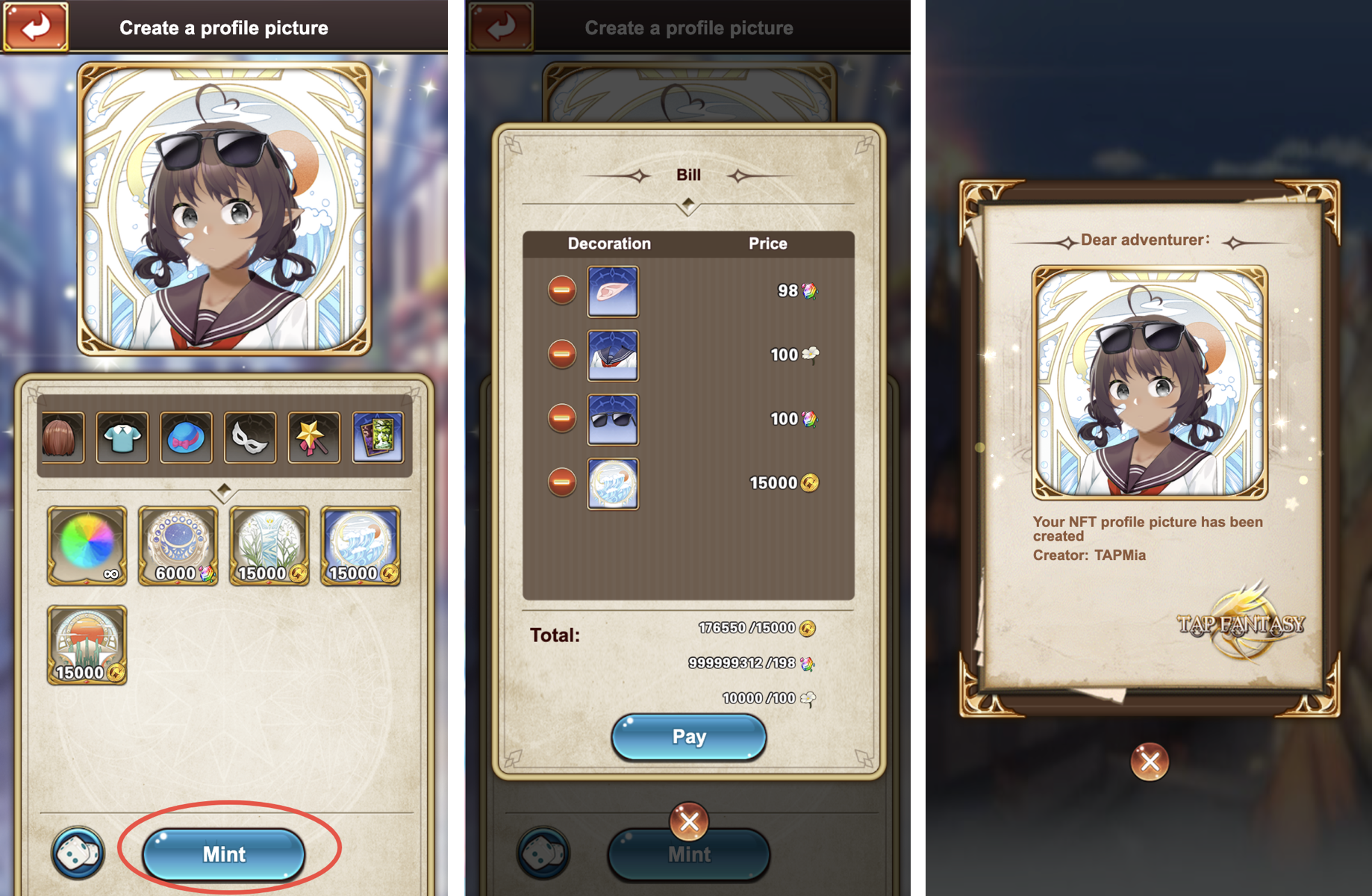1372x896 pixels.
Task: Open the white mask category tab
Action: click(250, 437)
